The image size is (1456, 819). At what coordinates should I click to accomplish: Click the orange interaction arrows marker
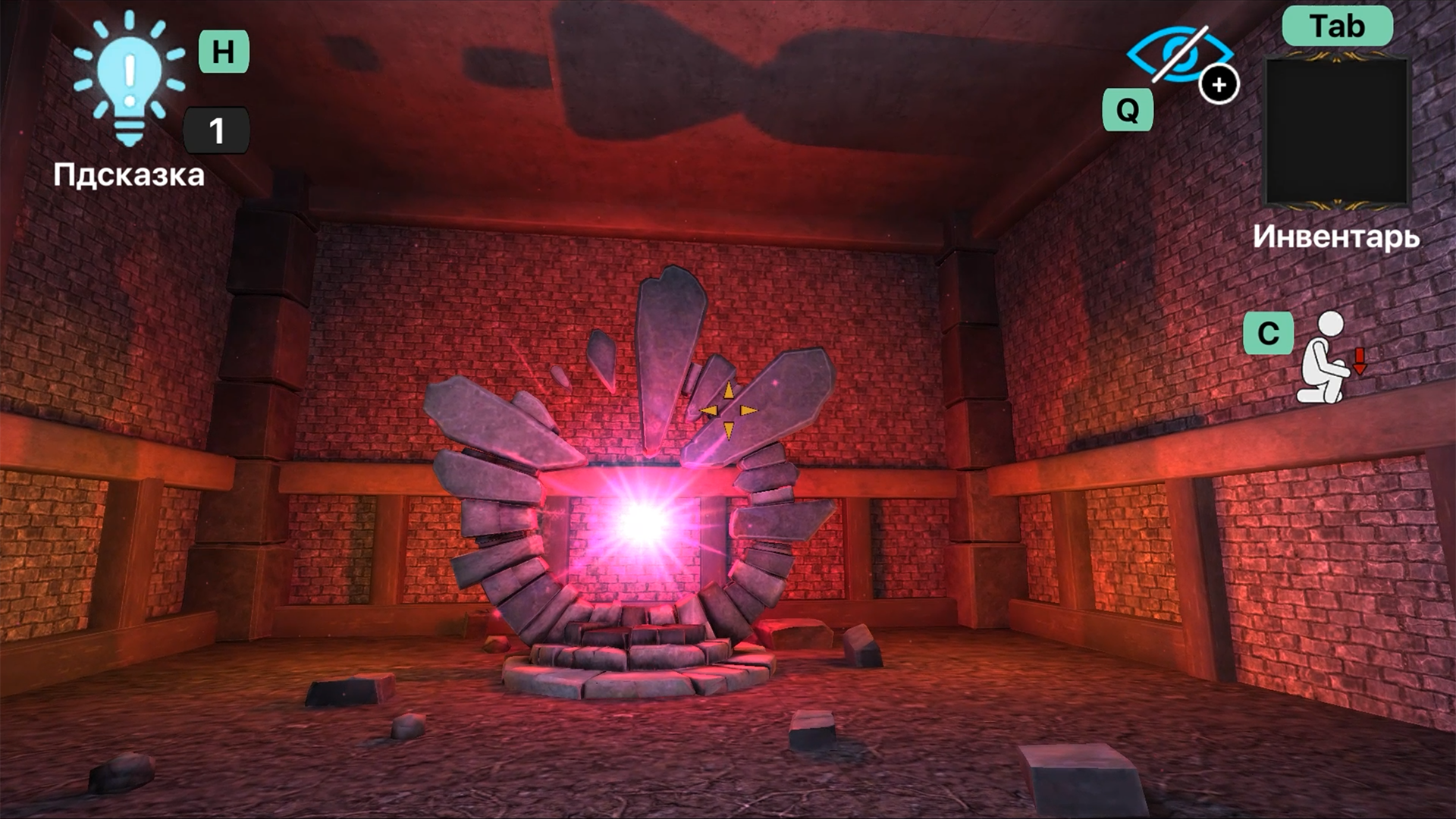(x=730, y=409)
